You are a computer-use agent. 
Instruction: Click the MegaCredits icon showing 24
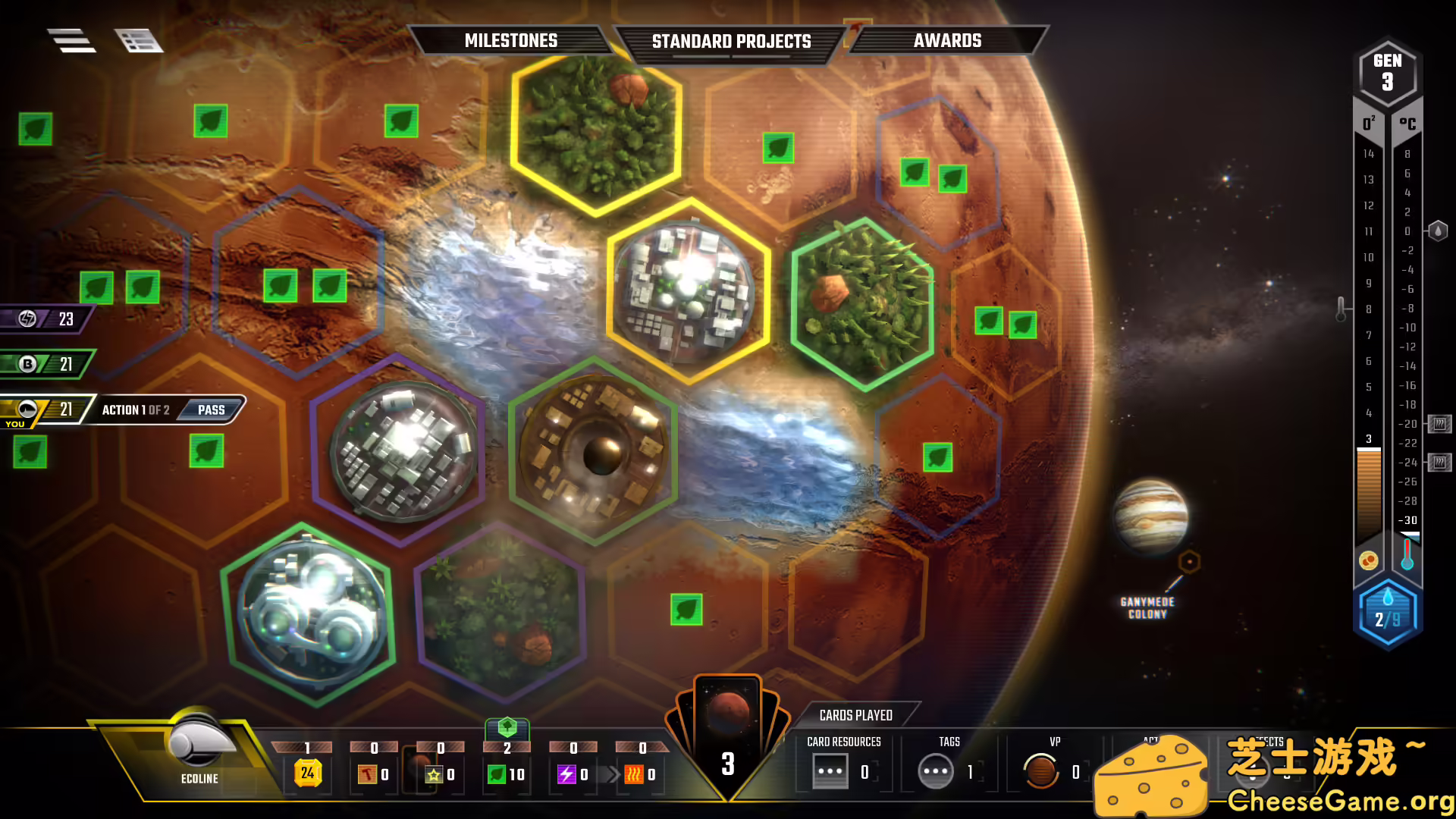(306, 772)
